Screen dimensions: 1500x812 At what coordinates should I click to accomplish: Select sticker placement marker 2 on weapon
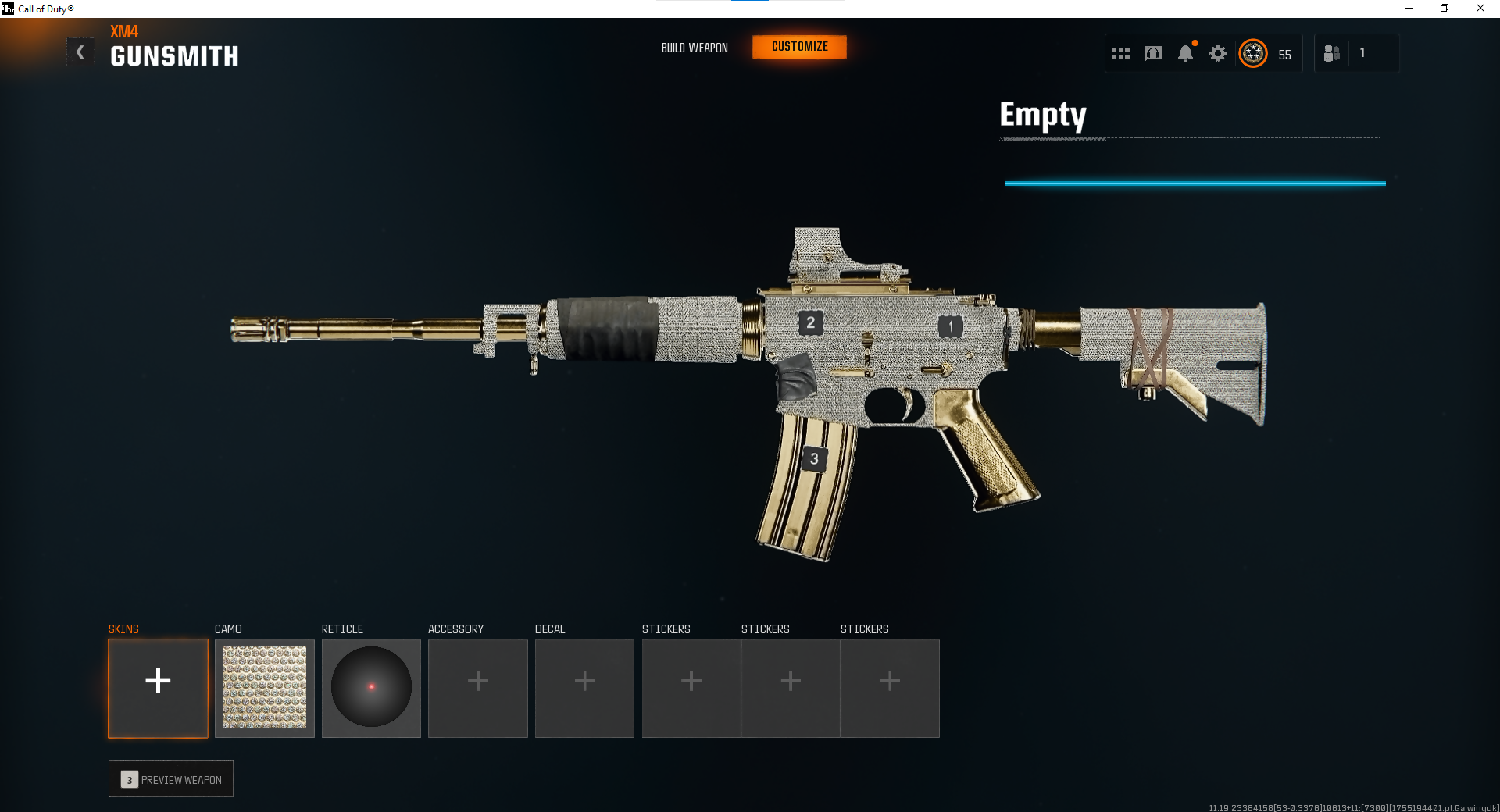[x=810, y=322]
